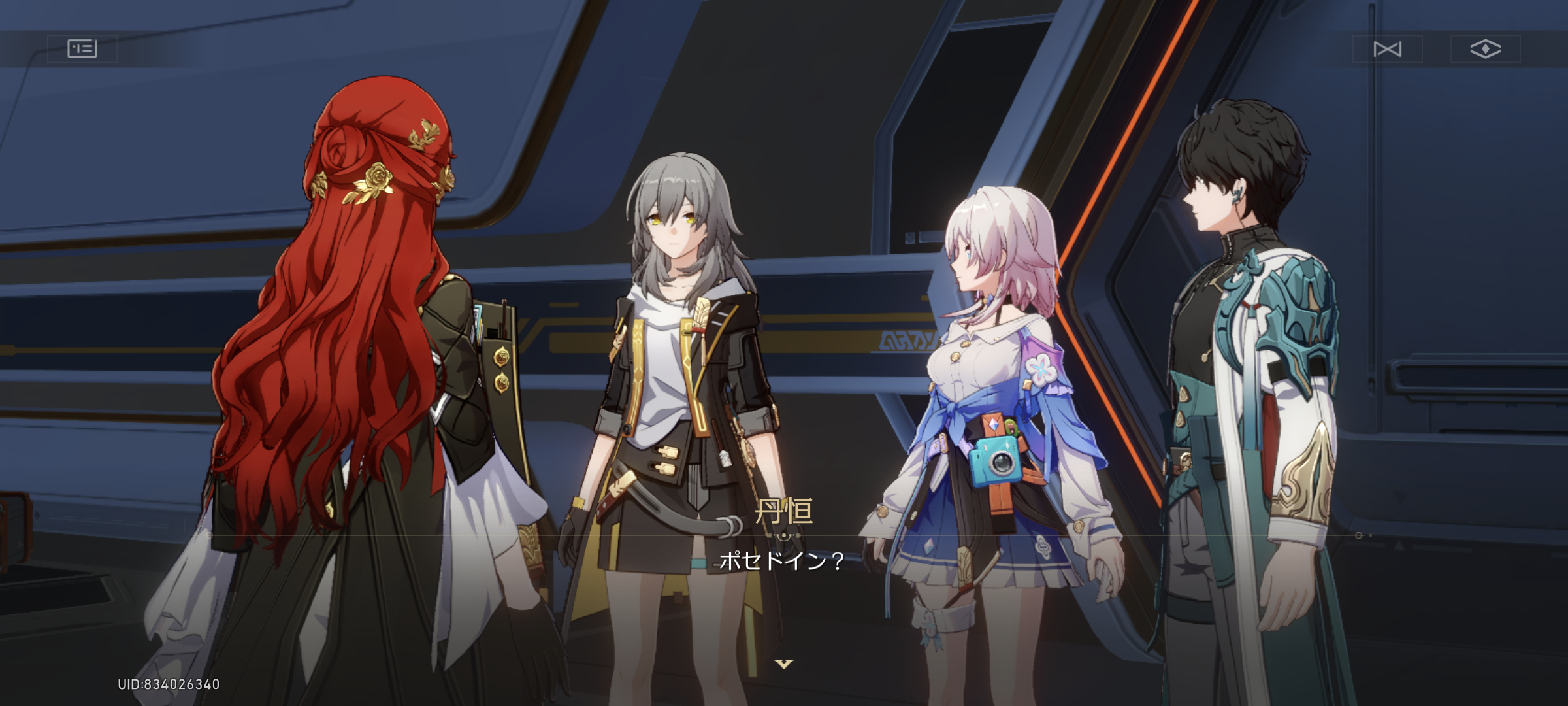Open the dialogue log icon

pyautogui.click(x=82, y=49)
